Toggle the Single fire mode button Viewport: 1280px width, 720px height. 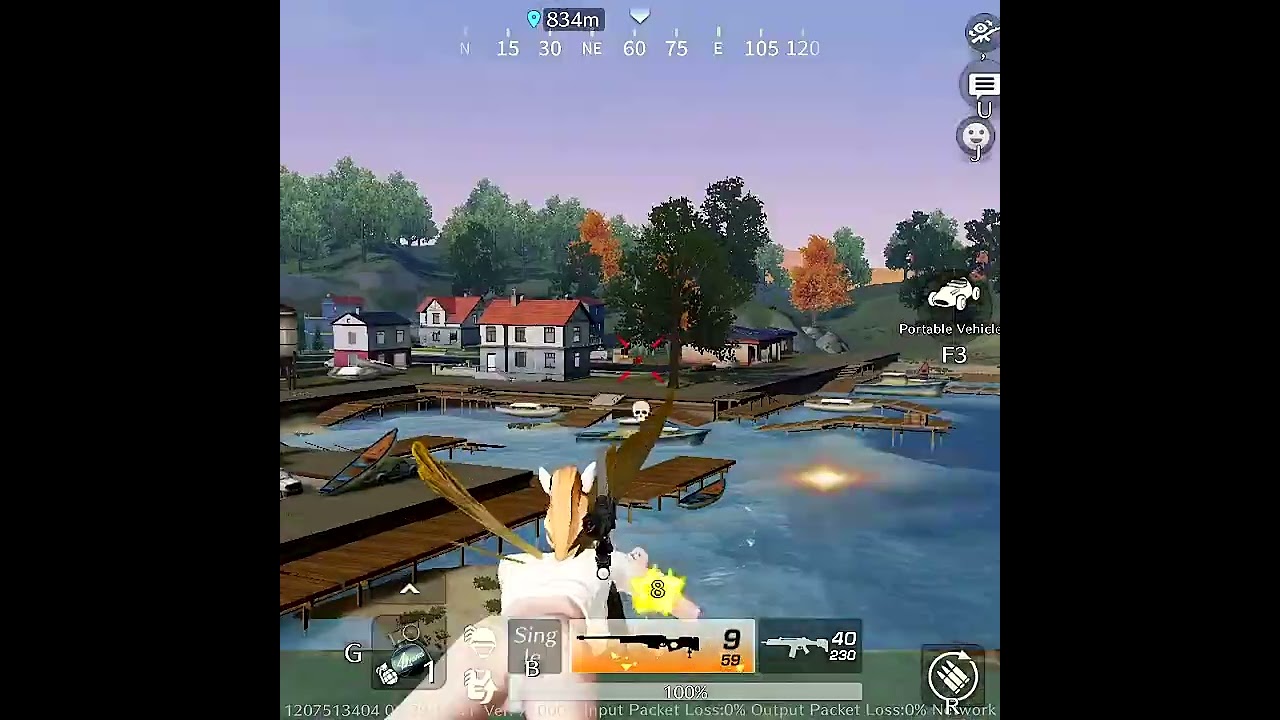pyautogui.click(x=535, y=647)
